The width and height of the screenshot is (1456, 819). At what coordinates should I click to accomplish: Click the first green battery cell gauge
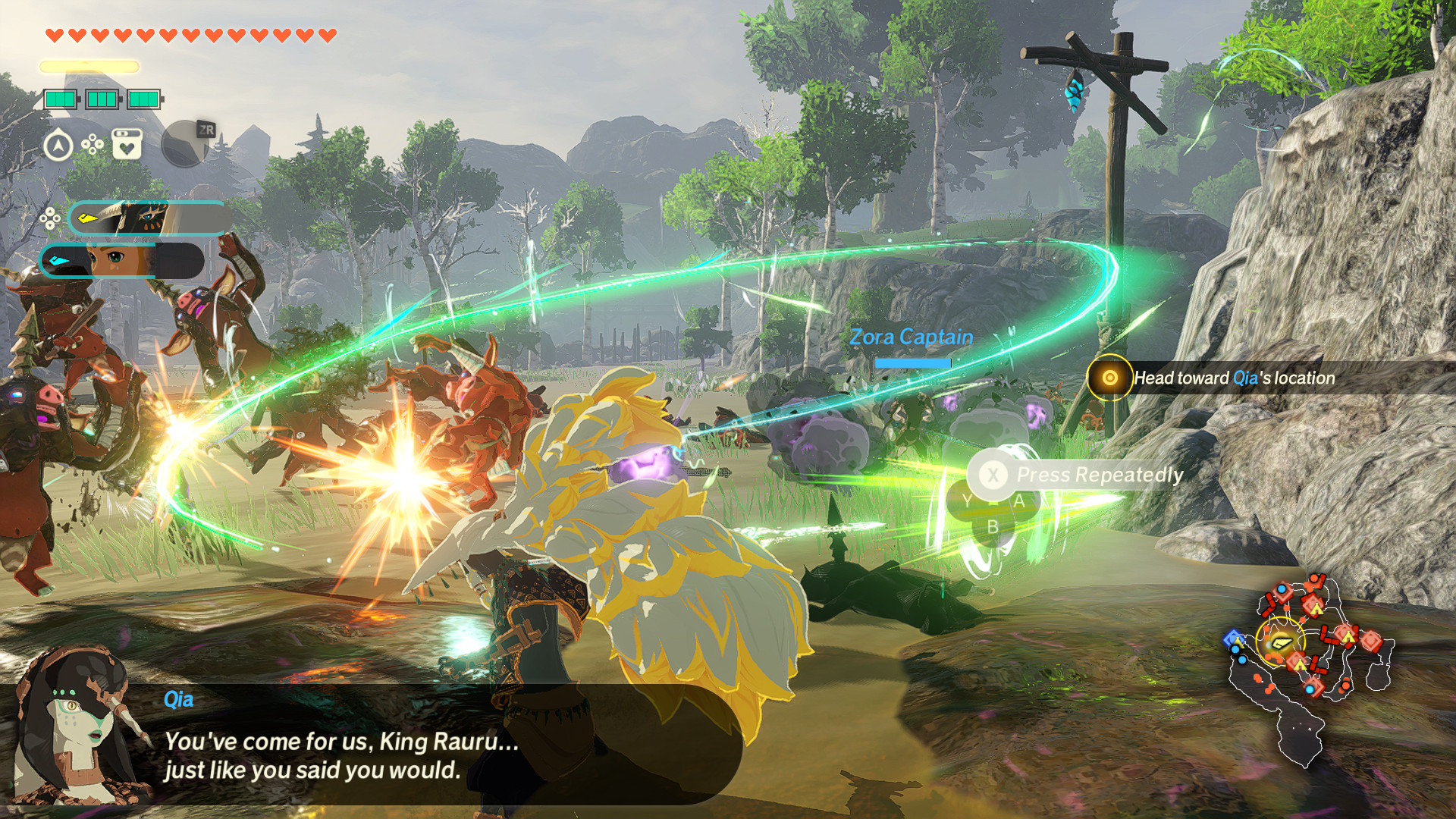(61, 97)
